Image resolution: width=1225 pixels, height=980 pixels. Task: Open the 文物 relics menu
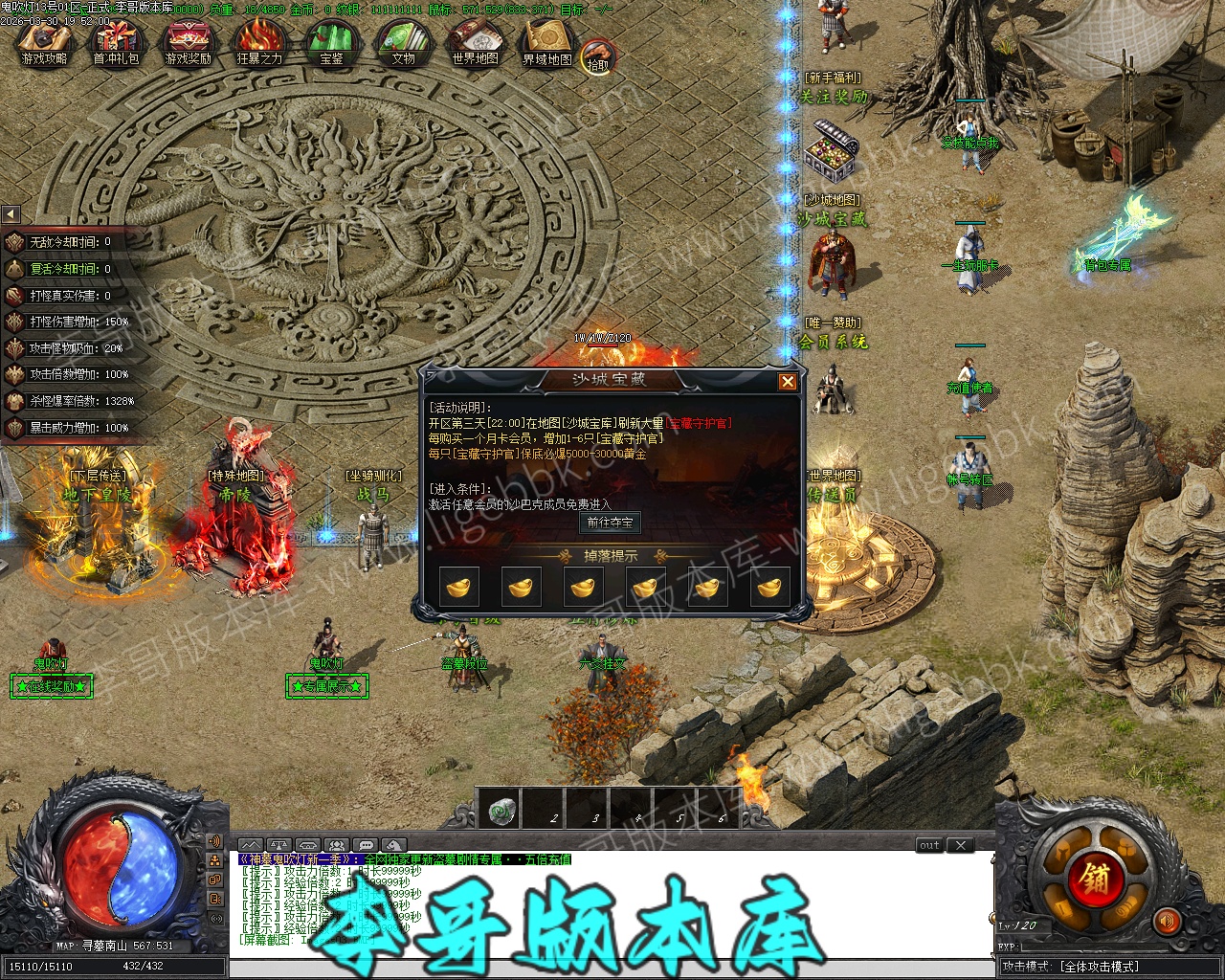403,42
